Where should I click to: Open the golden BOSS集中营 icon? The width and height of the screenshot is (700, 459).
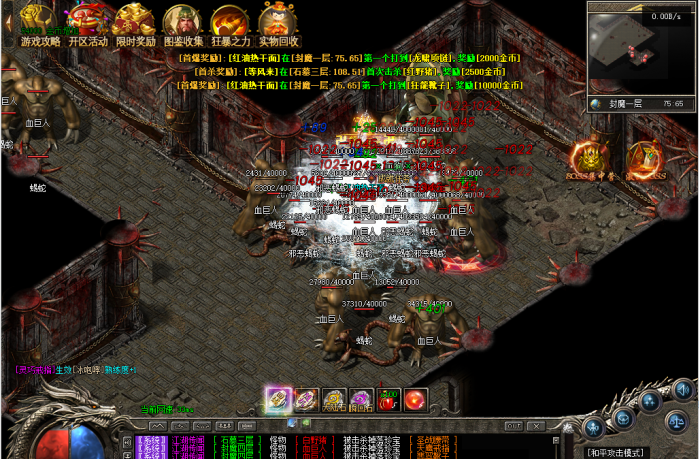pos(590,158)
